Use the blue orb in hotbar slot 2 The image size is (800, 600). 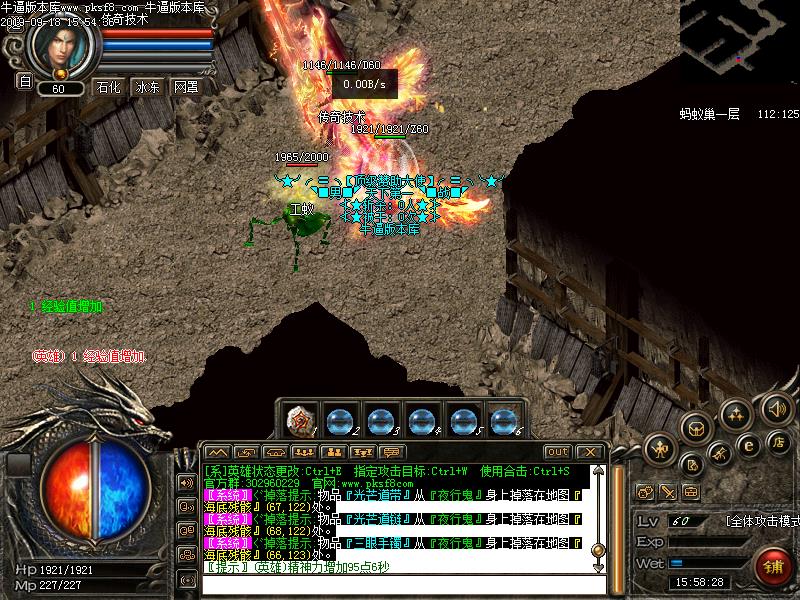tap(340, 420)
